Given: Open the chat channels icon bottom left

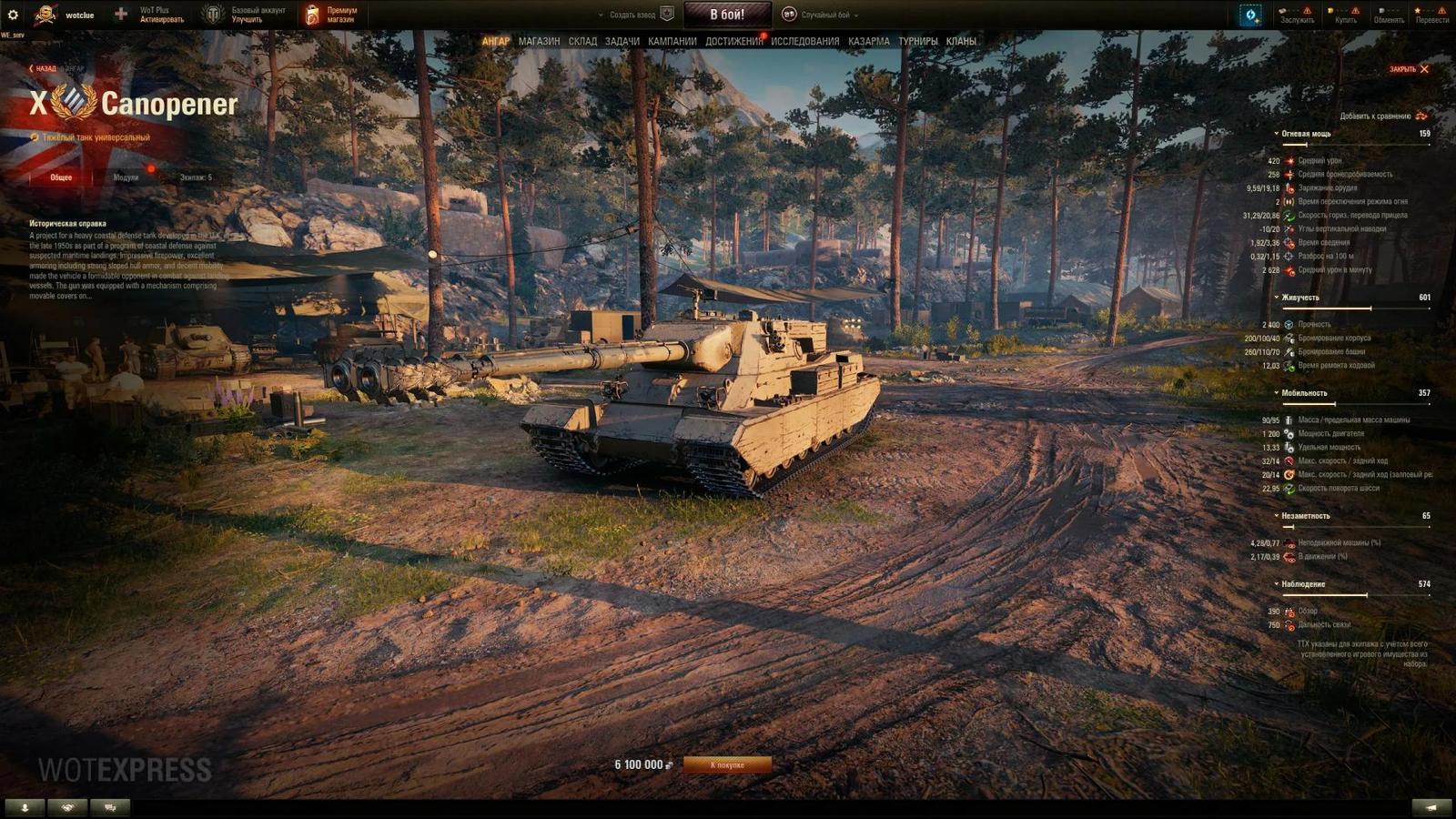Looking at the screenshot, I should point(109,806).
